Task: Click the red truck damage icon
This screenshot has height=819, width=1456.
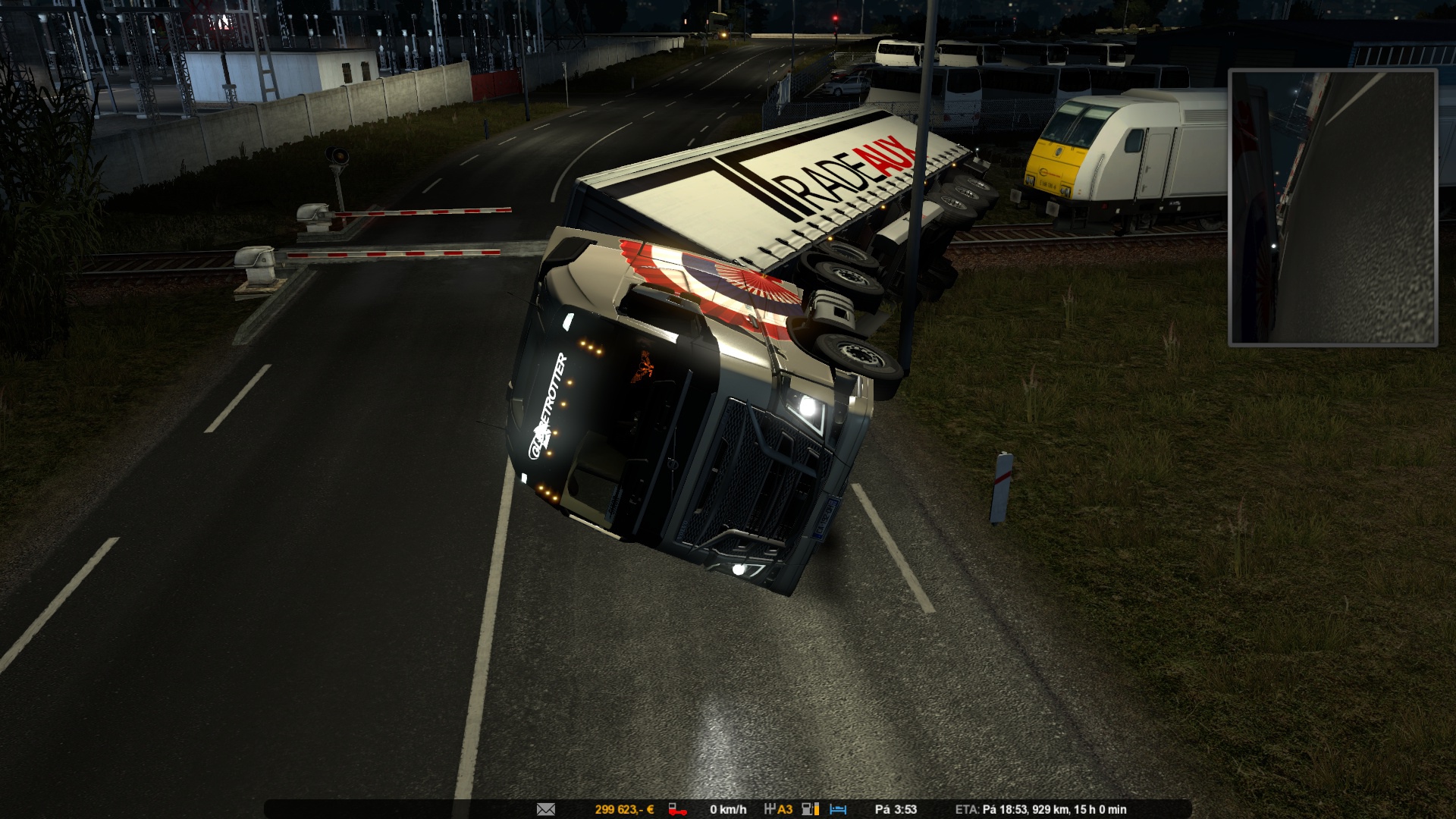Action: coord(676,809)
